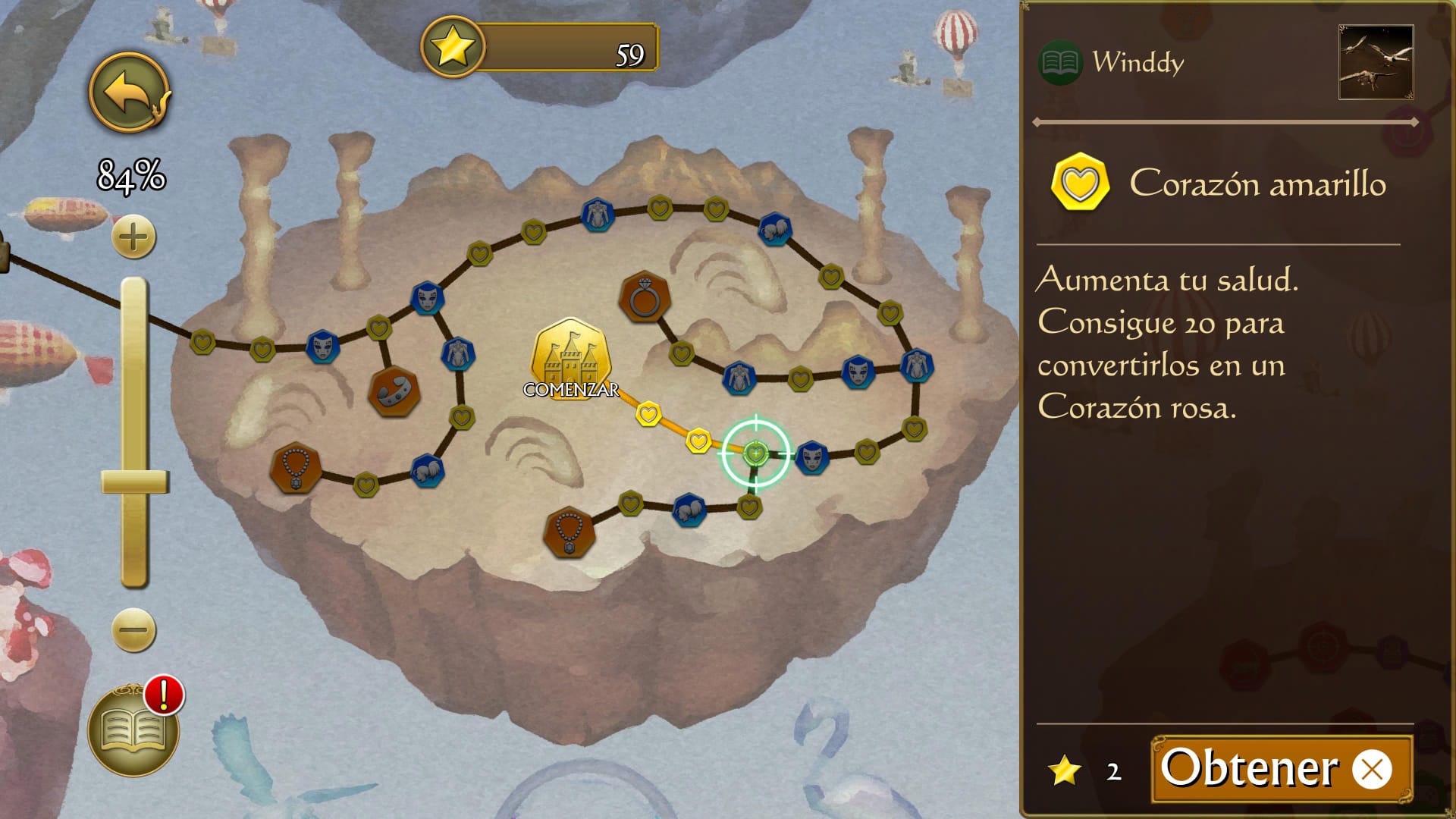This screenshot has height=819, width=1456.
Task: Open the Winddy creature thumbnail
Action: click(1376, 62)
